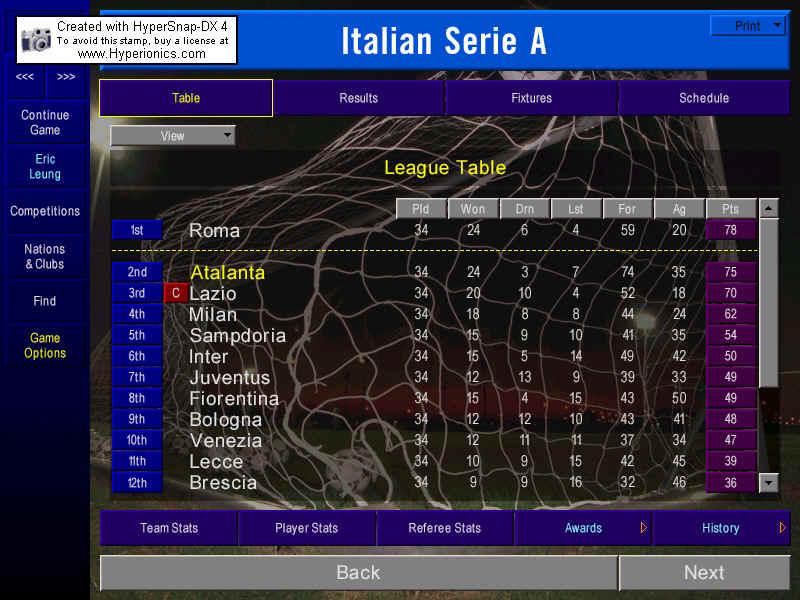Open the Print dropdown
The width and height of the screenshot is (800, 600).
(x=748, y=26)
